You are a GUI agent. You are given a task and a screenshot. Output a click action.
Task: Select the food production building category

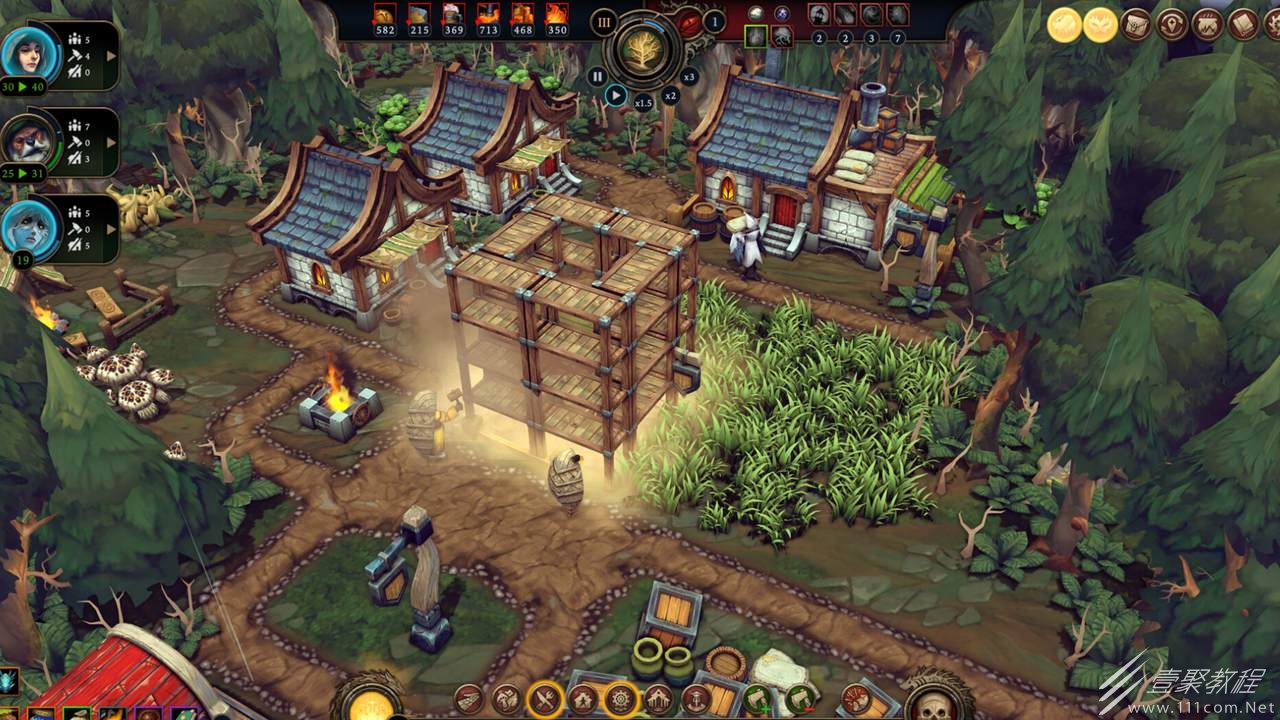pyautogui.click(x=545, y=699)
